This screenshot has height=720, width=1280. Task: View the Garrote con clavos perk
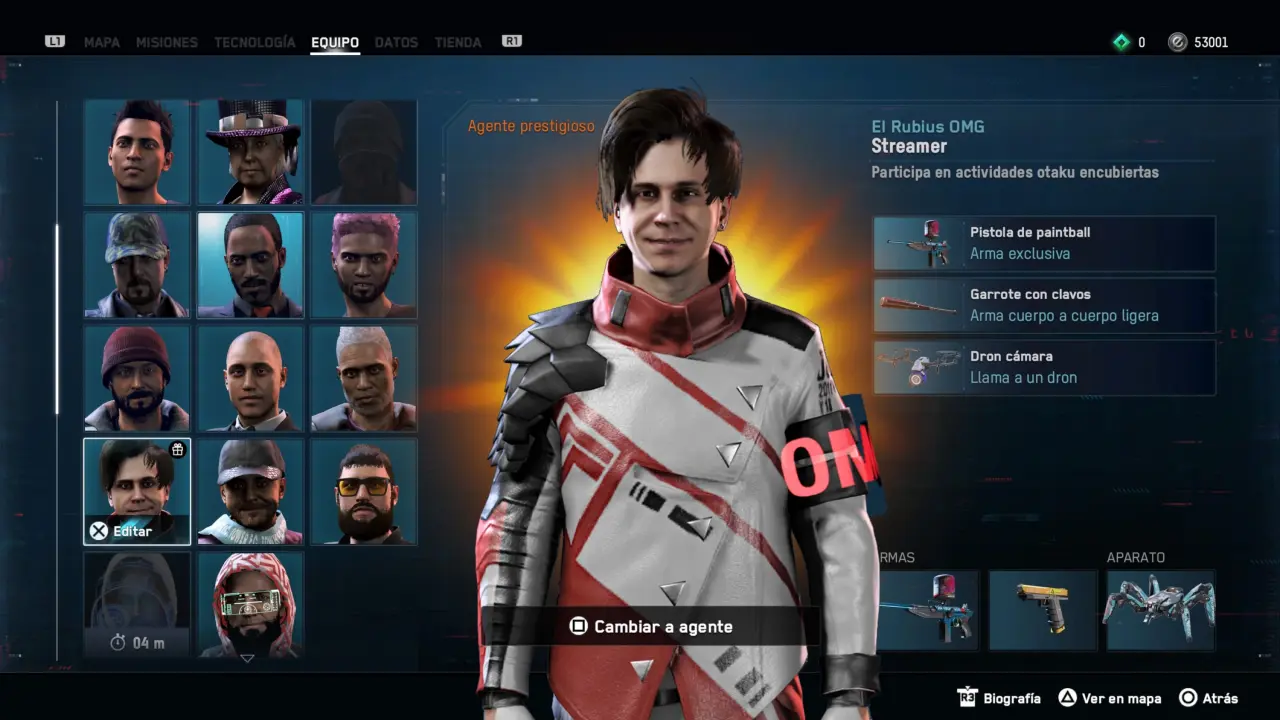click(x=1044, y=305)
